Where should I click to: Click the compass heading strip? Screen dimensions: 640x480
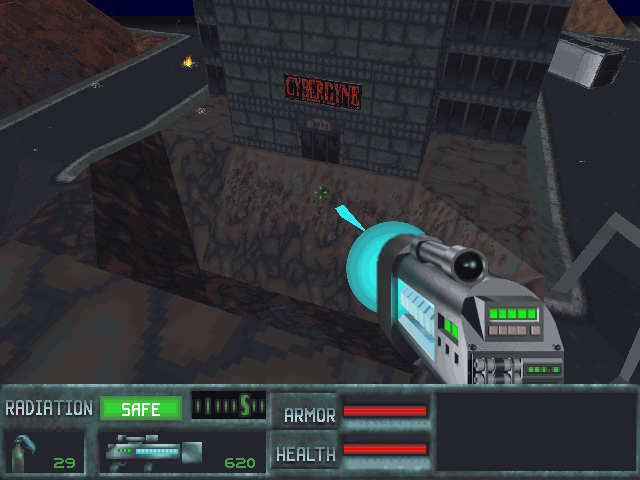pyautogui.click(x=228, y=405)
